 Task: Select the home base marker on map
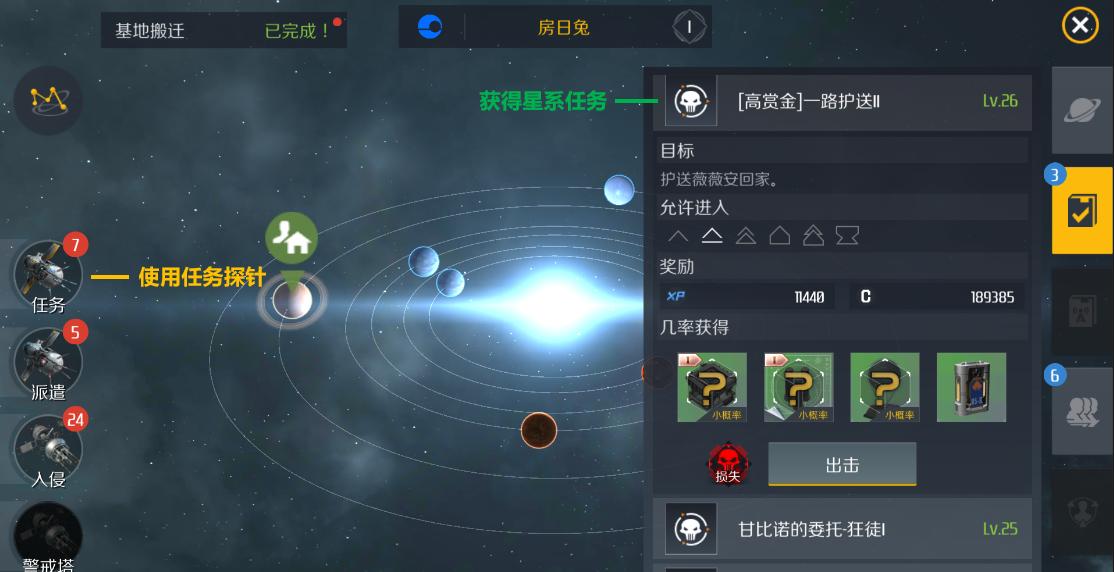[x=292, y=240]
